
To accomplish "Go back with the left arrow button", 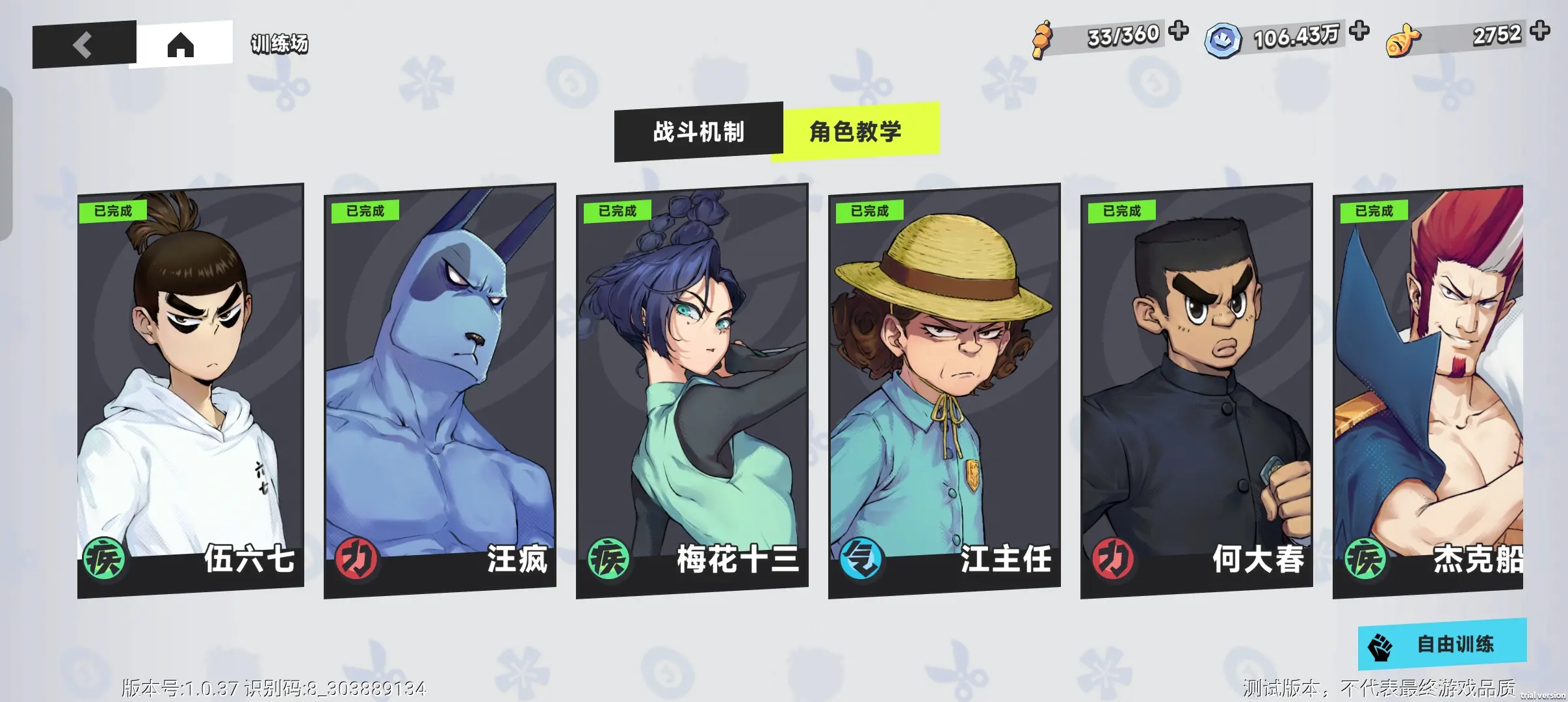I will pos(83,45).
